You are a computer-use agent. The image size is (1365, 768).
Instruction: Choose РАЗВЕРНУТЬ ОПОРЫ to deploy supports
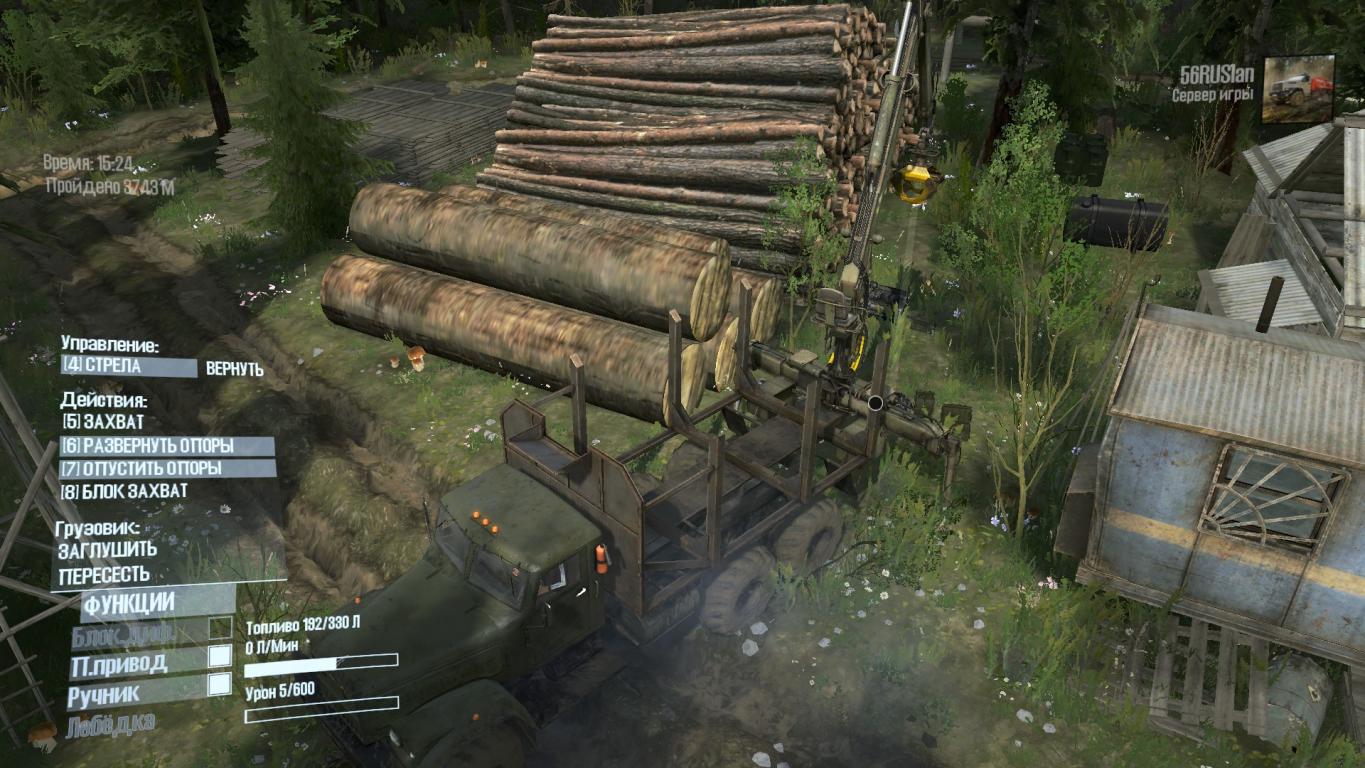pyautogui.click(x=167, y=446)
